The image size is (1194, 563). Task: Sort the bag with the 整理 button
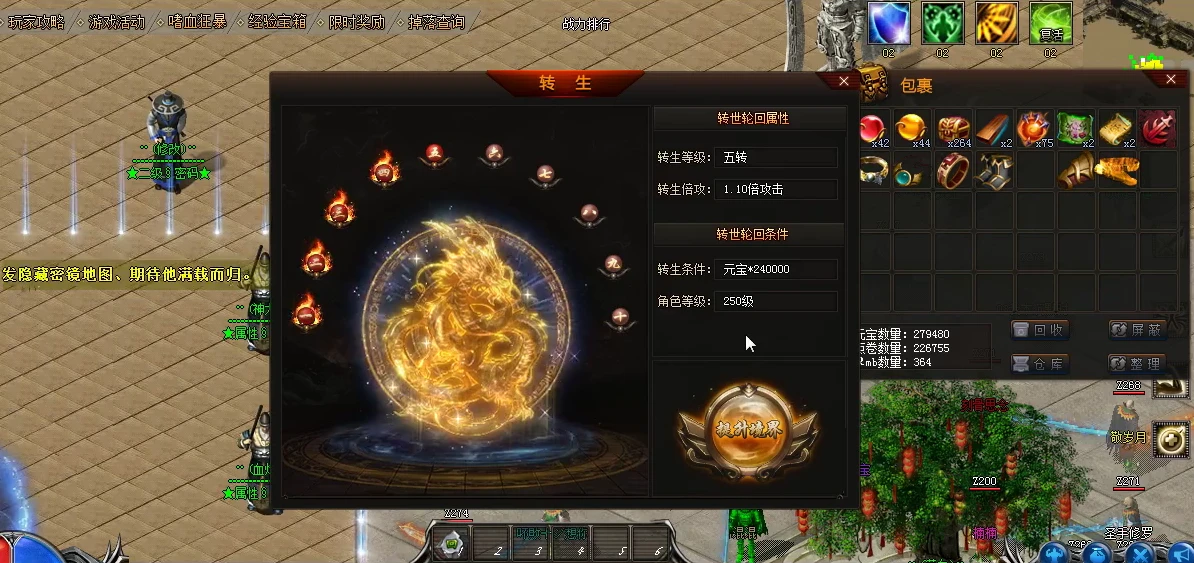click(x=1138, y=363)
